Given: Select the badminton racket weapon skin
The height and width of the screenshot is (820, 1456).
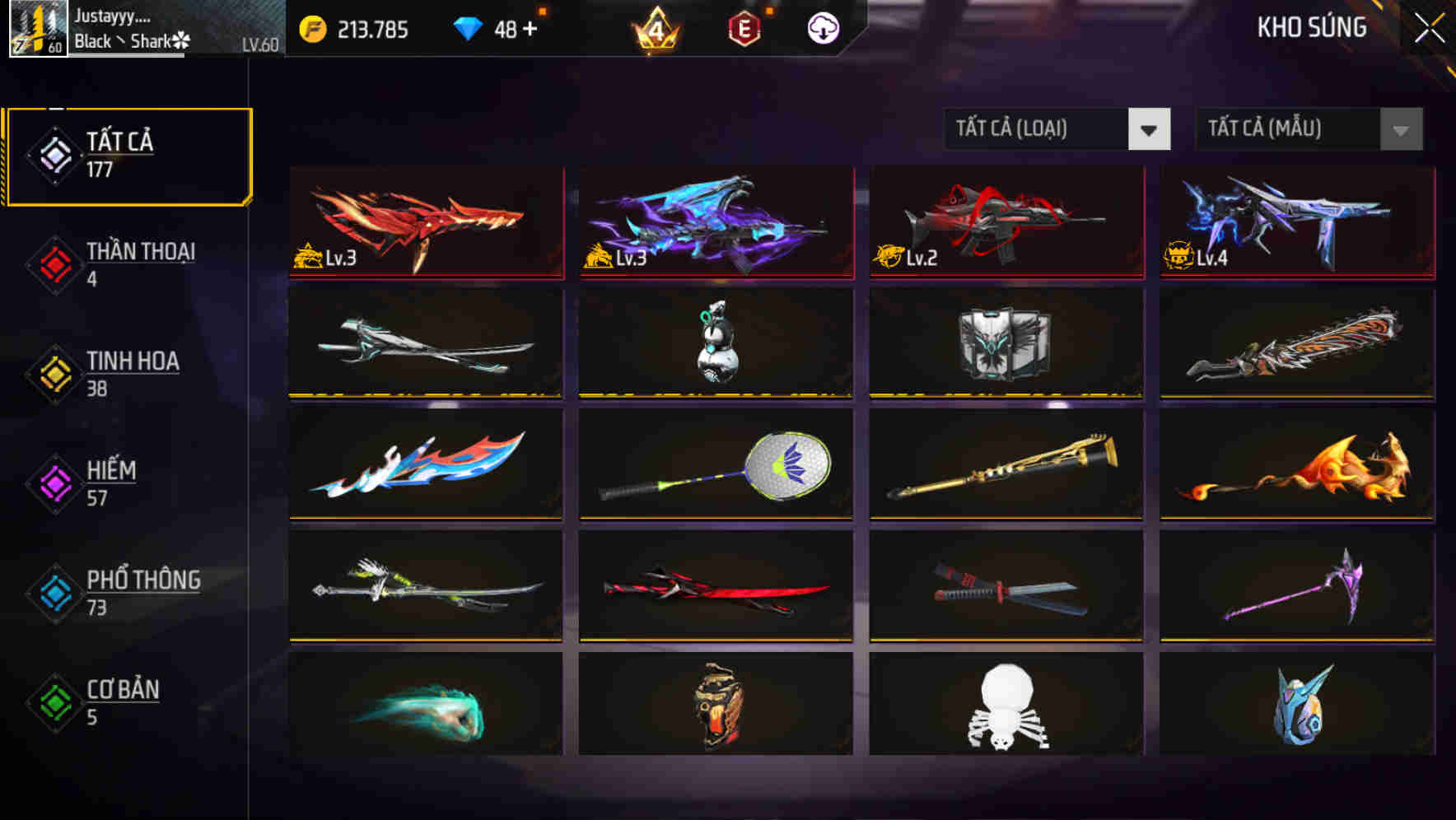Looking at the screenshot, I should pyautogui.click(x=714, y=465).
